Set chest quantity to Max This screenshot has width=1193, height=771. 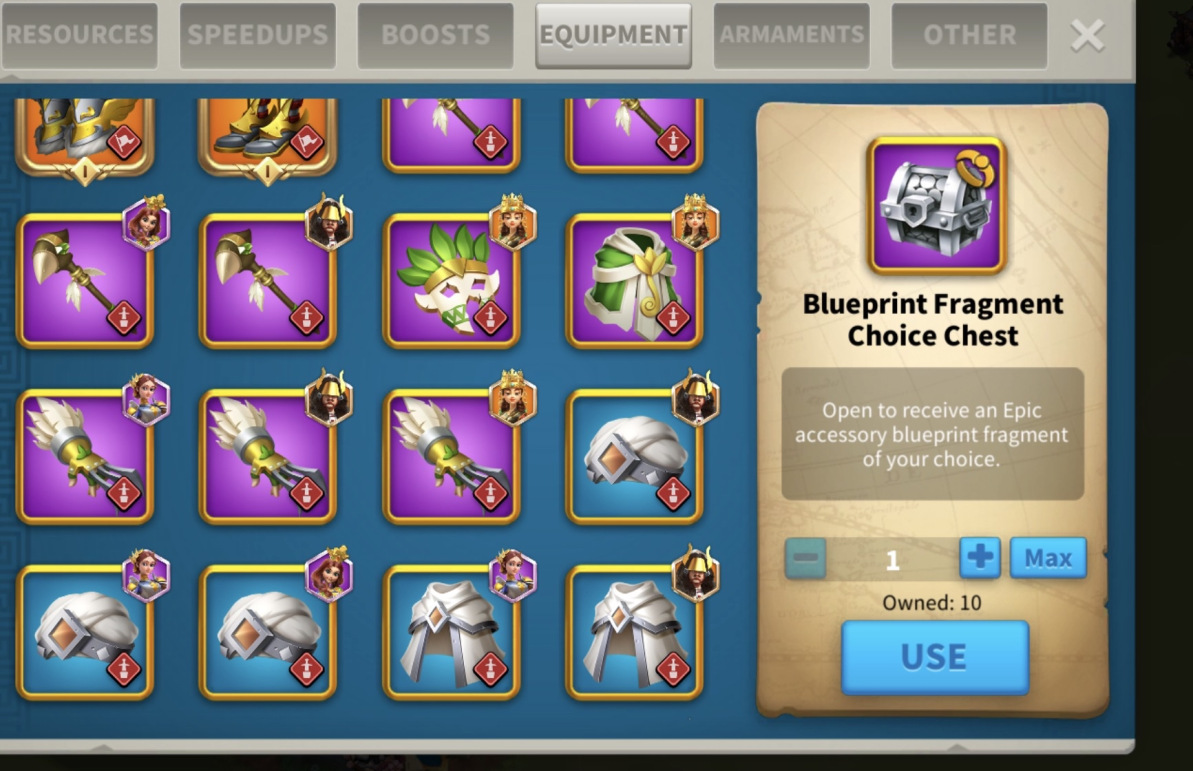coord(1047,558)
